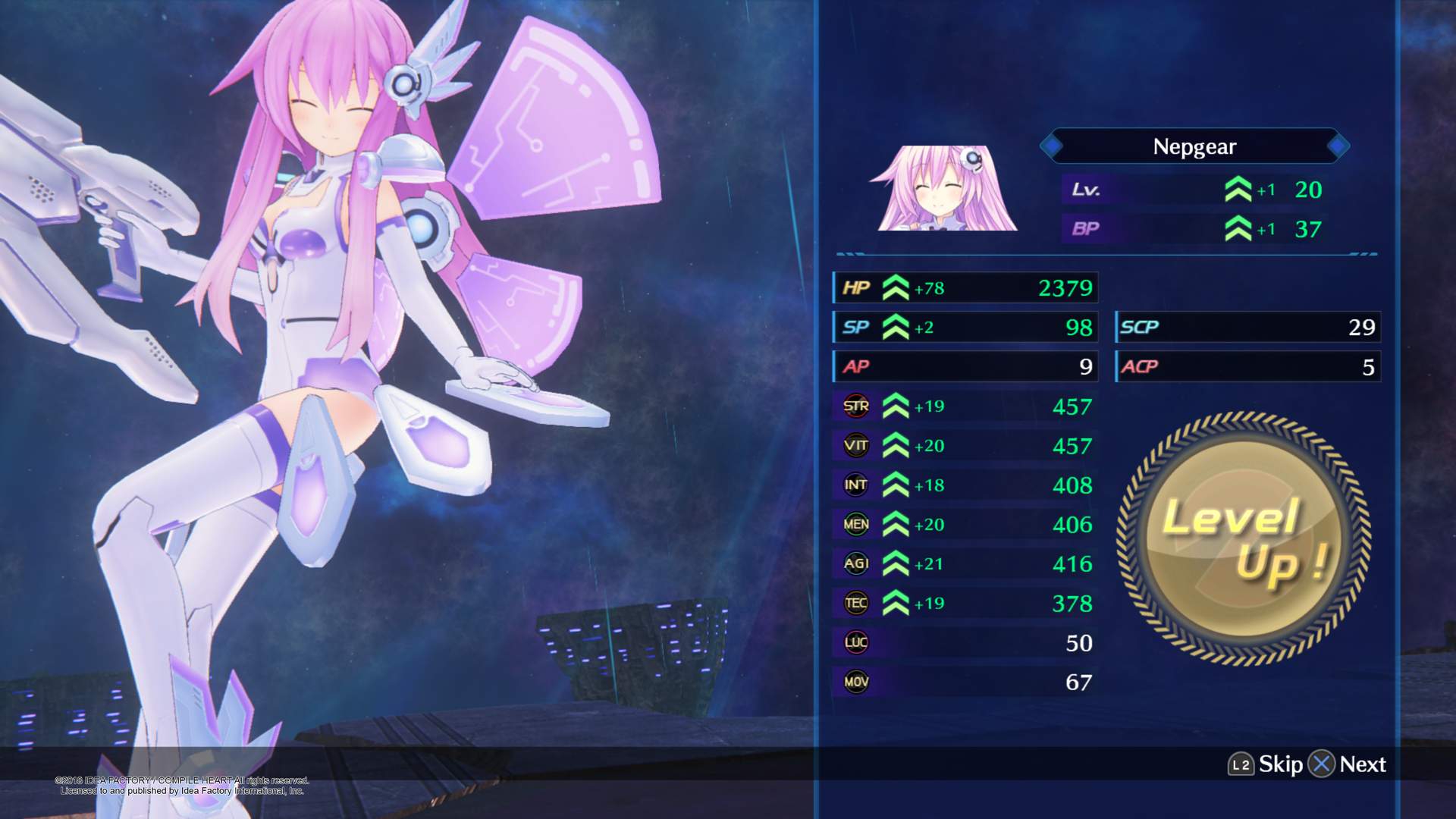
Task: Select the AGI stat icon
Action: coord(855,563)
